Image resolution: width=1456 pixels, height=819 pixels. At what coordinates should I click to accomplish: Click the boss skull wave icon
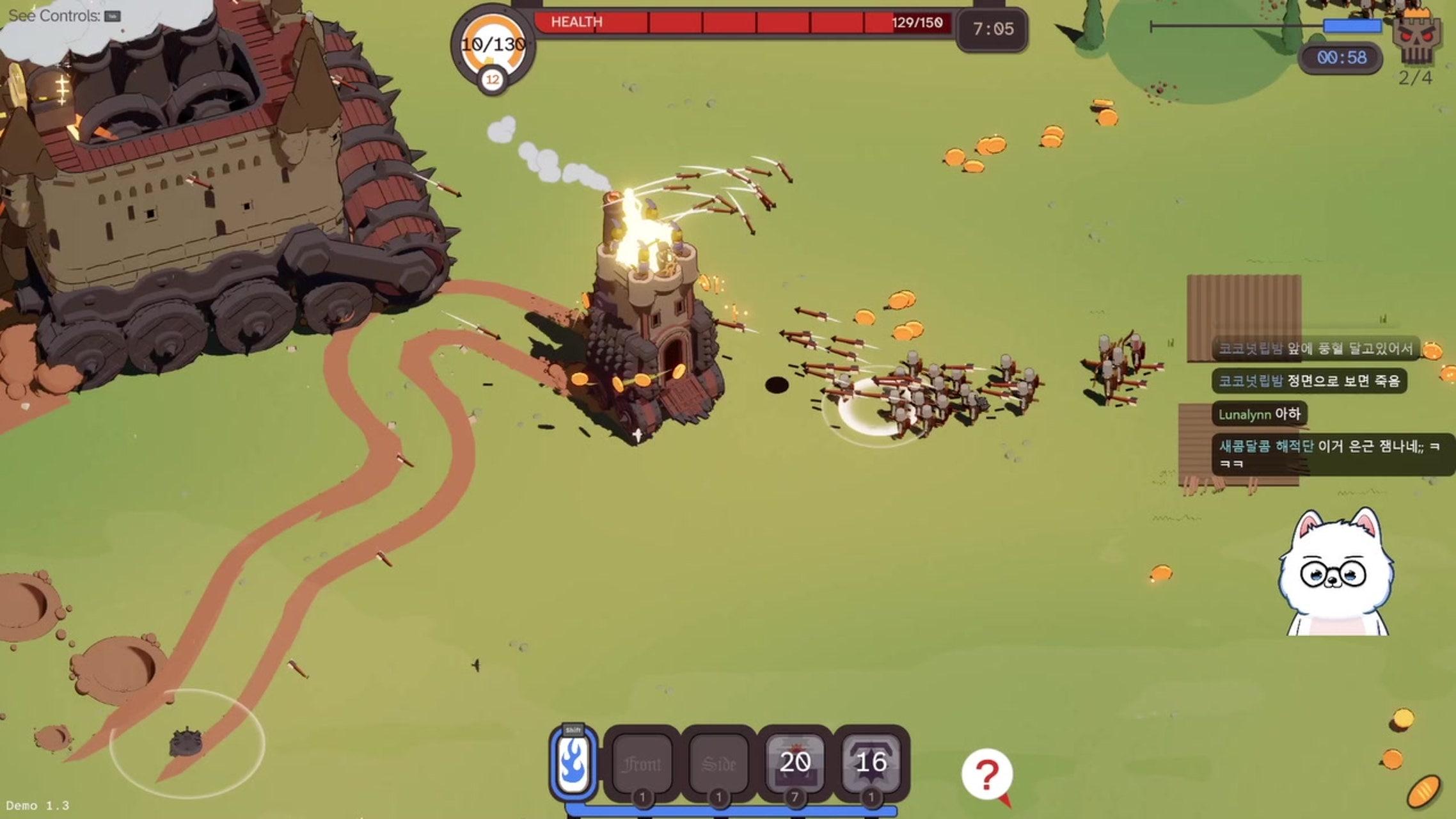[x=1417, y=38]
